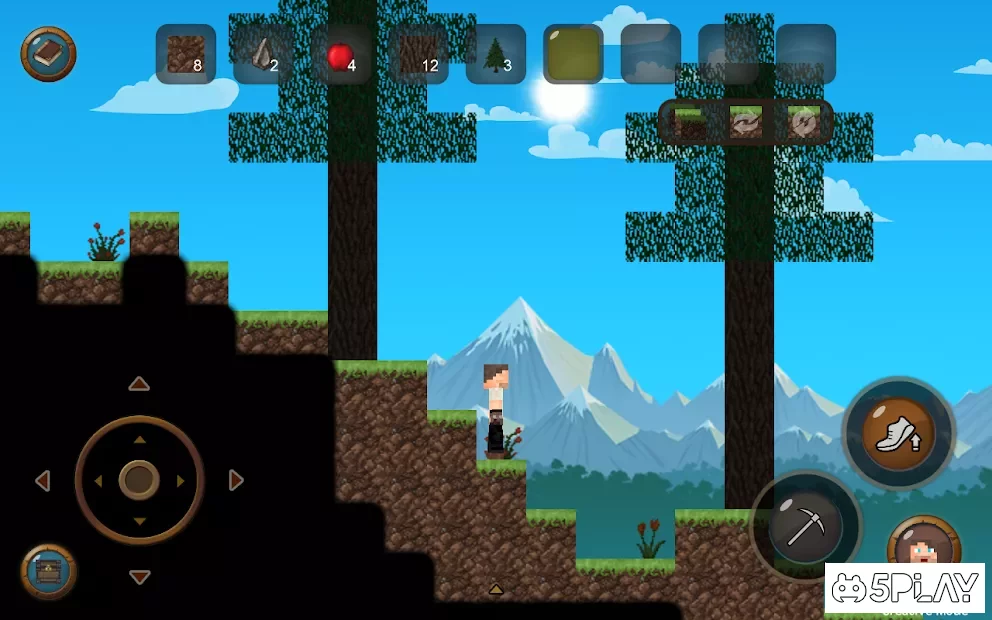Tap the jump shoe button
The height and width of the screenshot is (620, 992).
(899, 433)
